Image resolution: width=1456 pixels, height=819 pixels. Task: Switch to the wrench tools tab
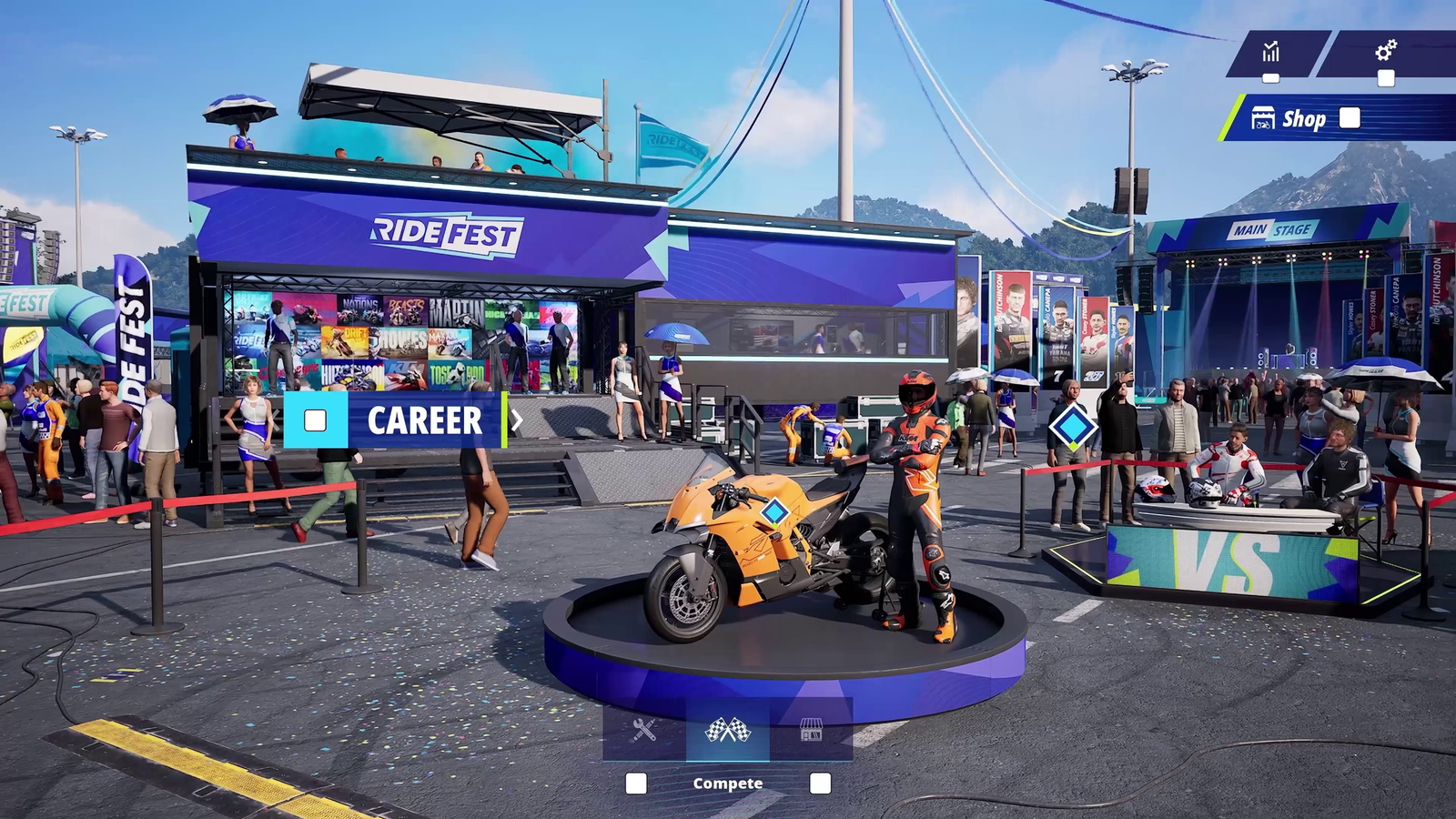644,729
